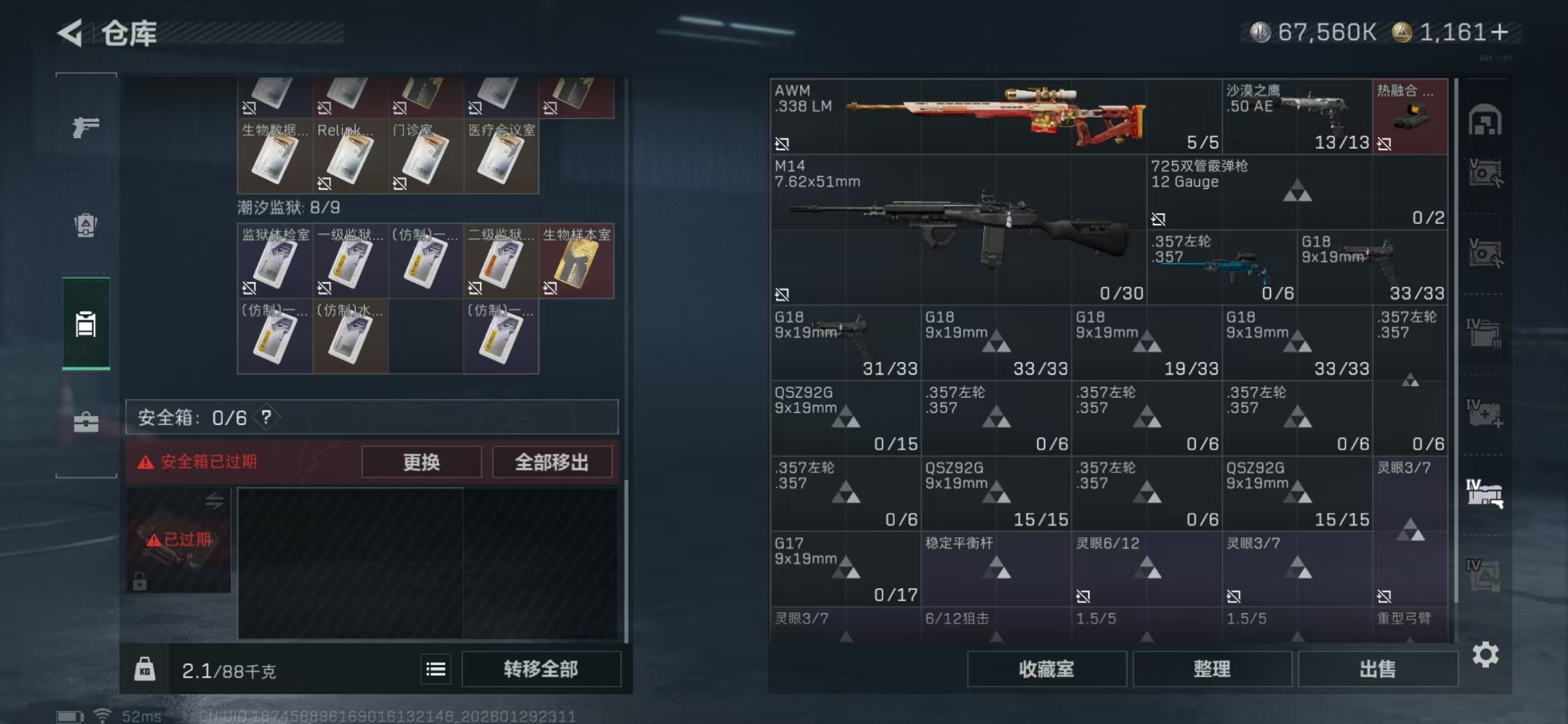Viewport: 1568px width, 724px height.
Task: Select the pistol weapons category icon
Action: (x=85, y=126)
